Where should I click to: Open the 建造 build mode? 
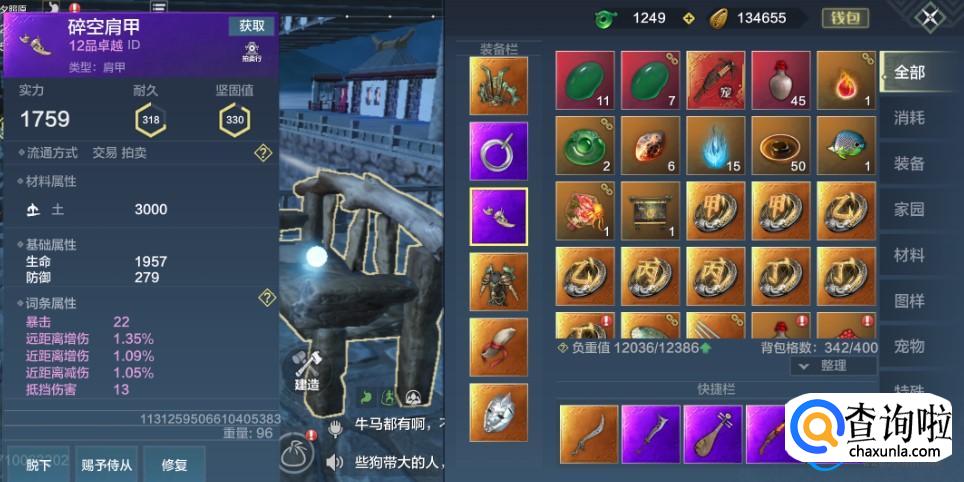tap(306, 367)
